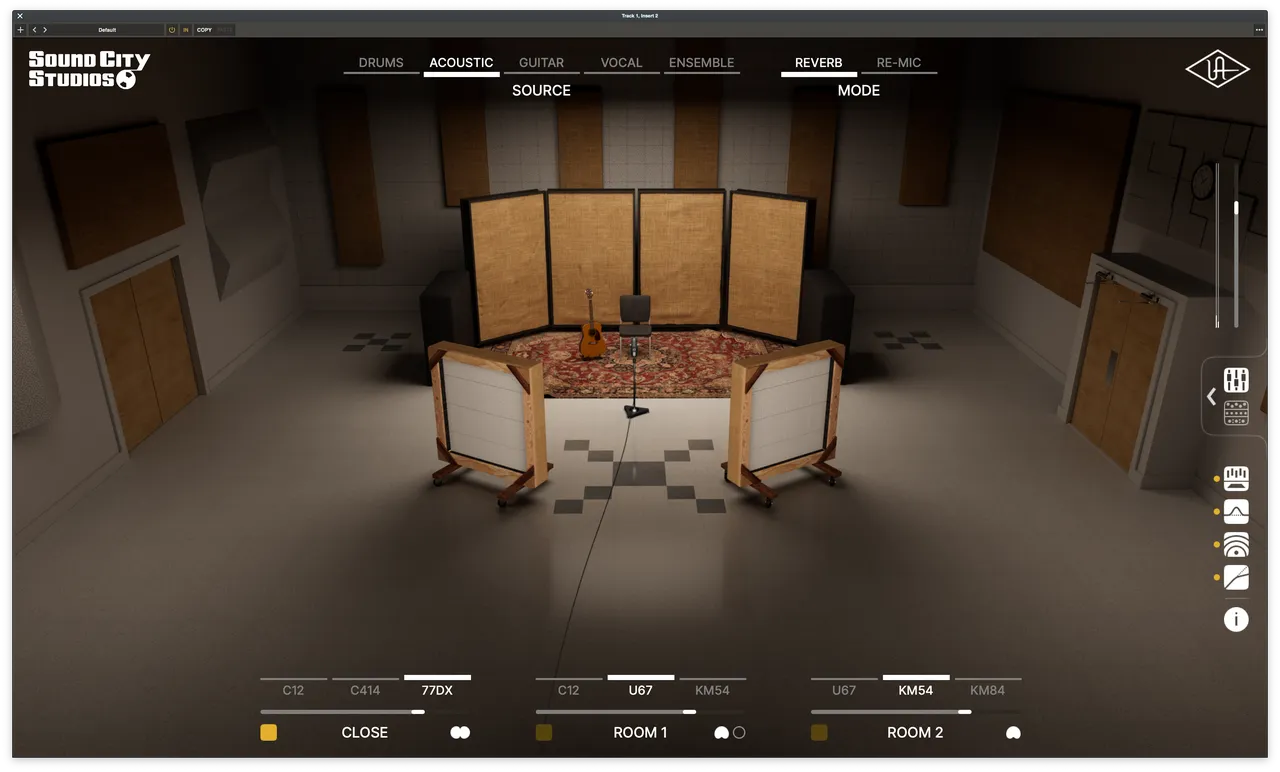
Task: Open the reverb processor settings
Action: point(1236,544)
